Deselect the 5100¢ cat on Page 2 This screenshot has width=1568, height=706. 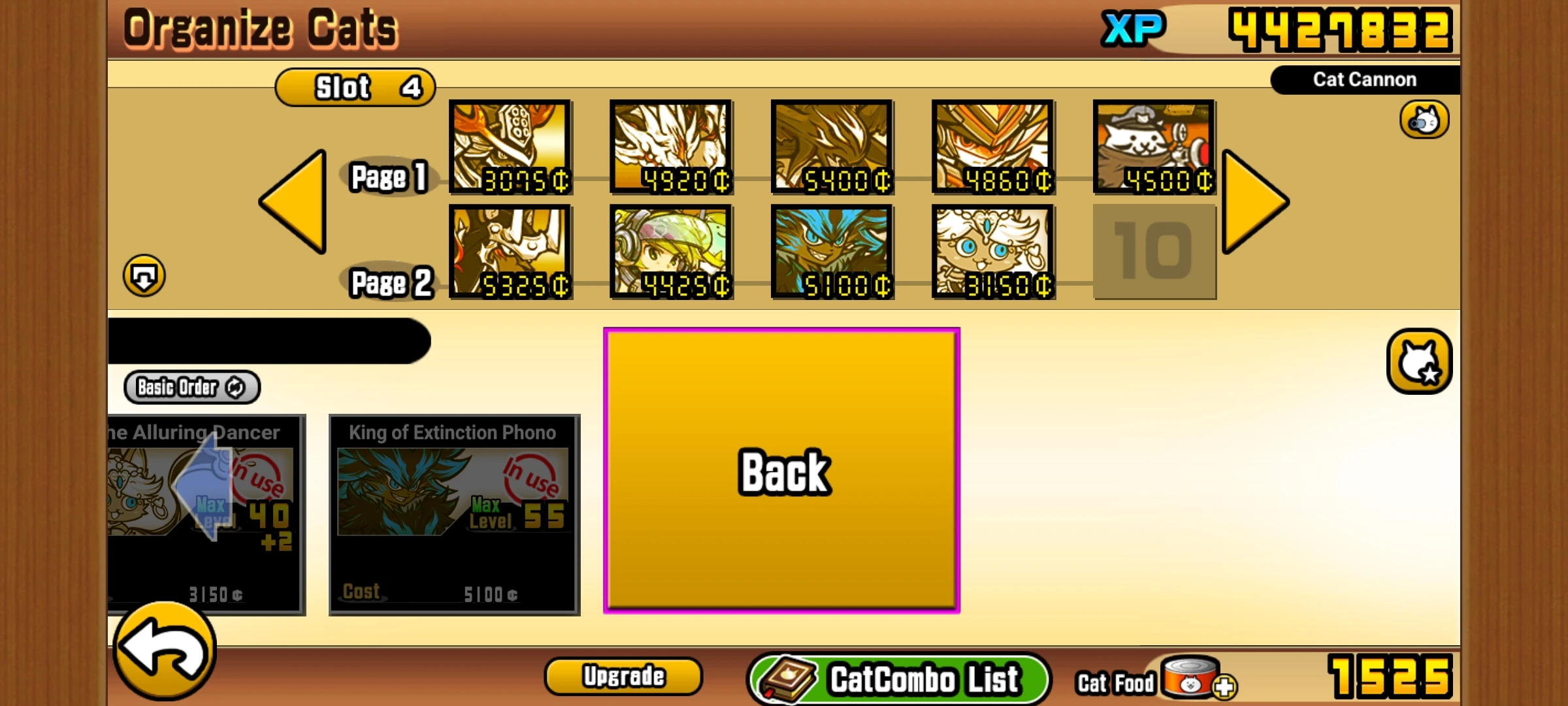833,252
